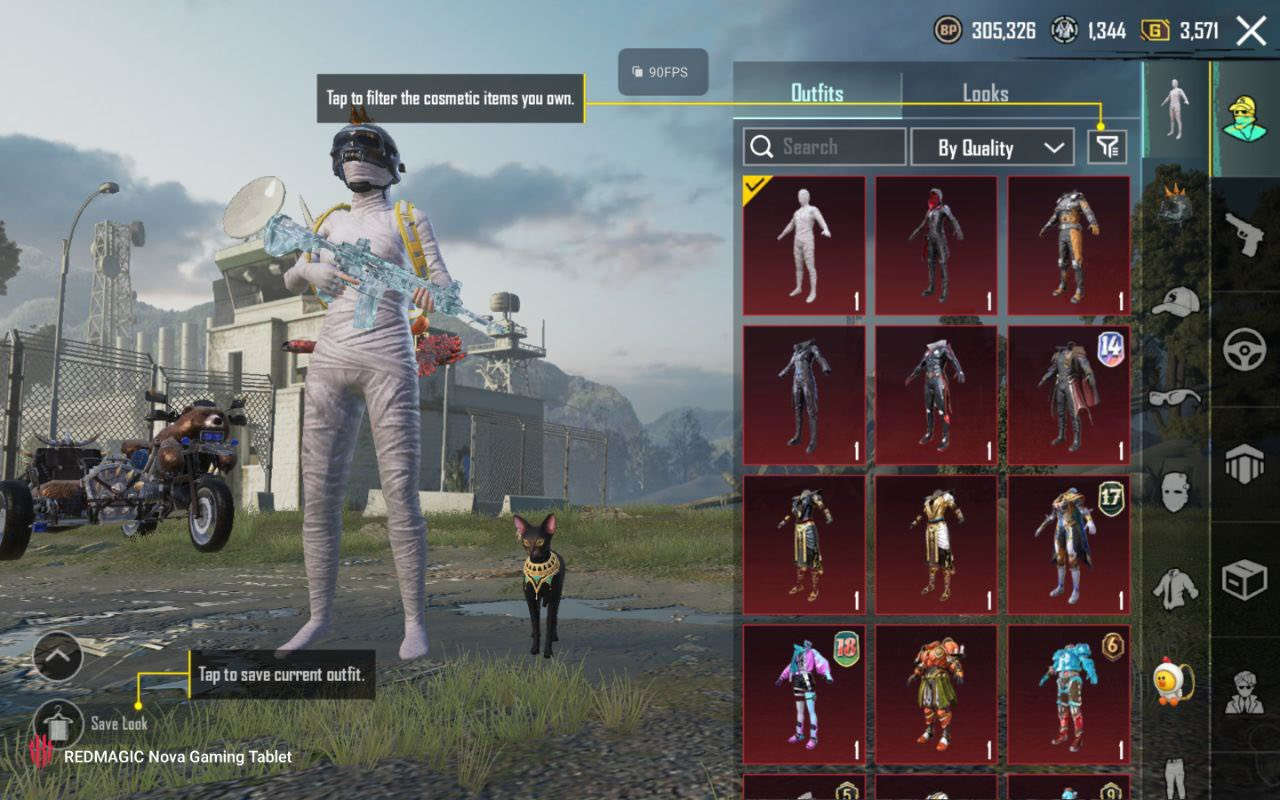The height and width of the screenshot is (800, 1280).
Task: Select the pink outfit with level 18 badge
Action: (804, 694)
